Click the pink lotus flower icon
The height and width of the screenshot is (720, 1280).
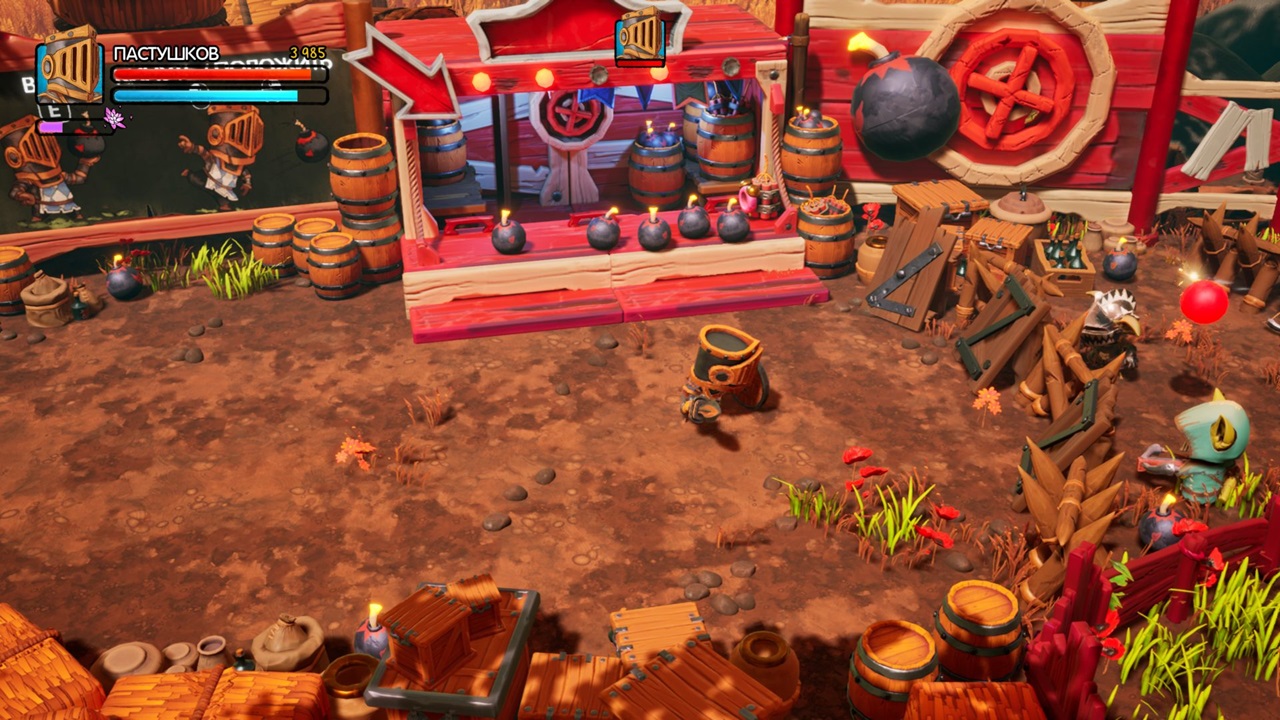[114, 118]
